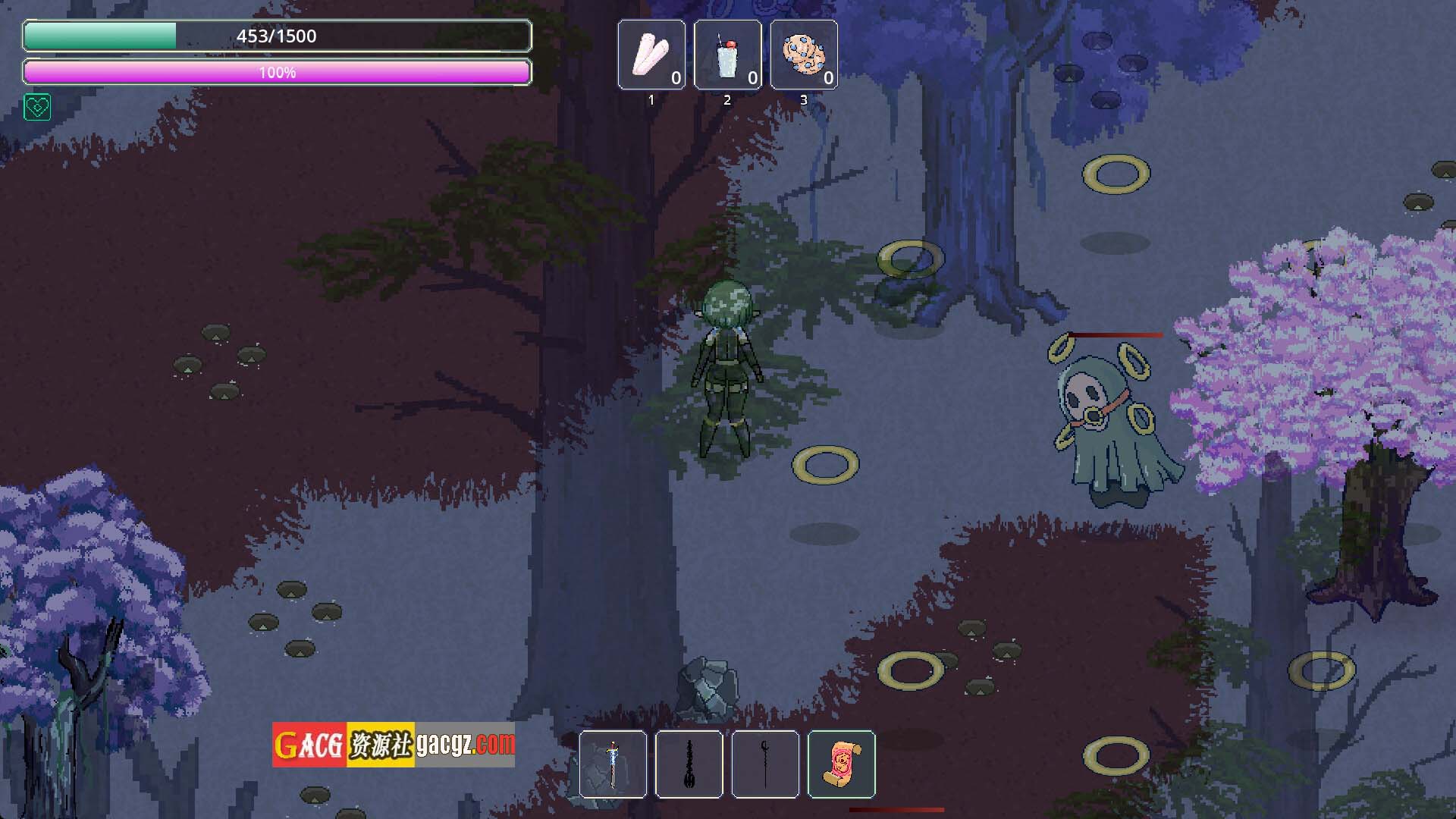This screenshot has height=819, width=1456.
Task: Select the thin crescent staff slot
Action: pos(765,764)
